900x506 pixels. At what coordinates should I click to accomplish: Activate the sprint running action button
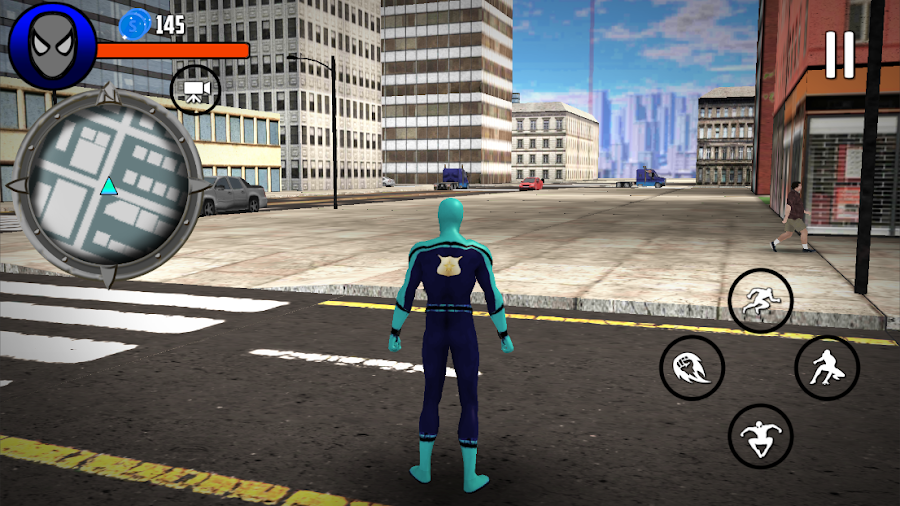pyautogui.click(x=760, y=300)
